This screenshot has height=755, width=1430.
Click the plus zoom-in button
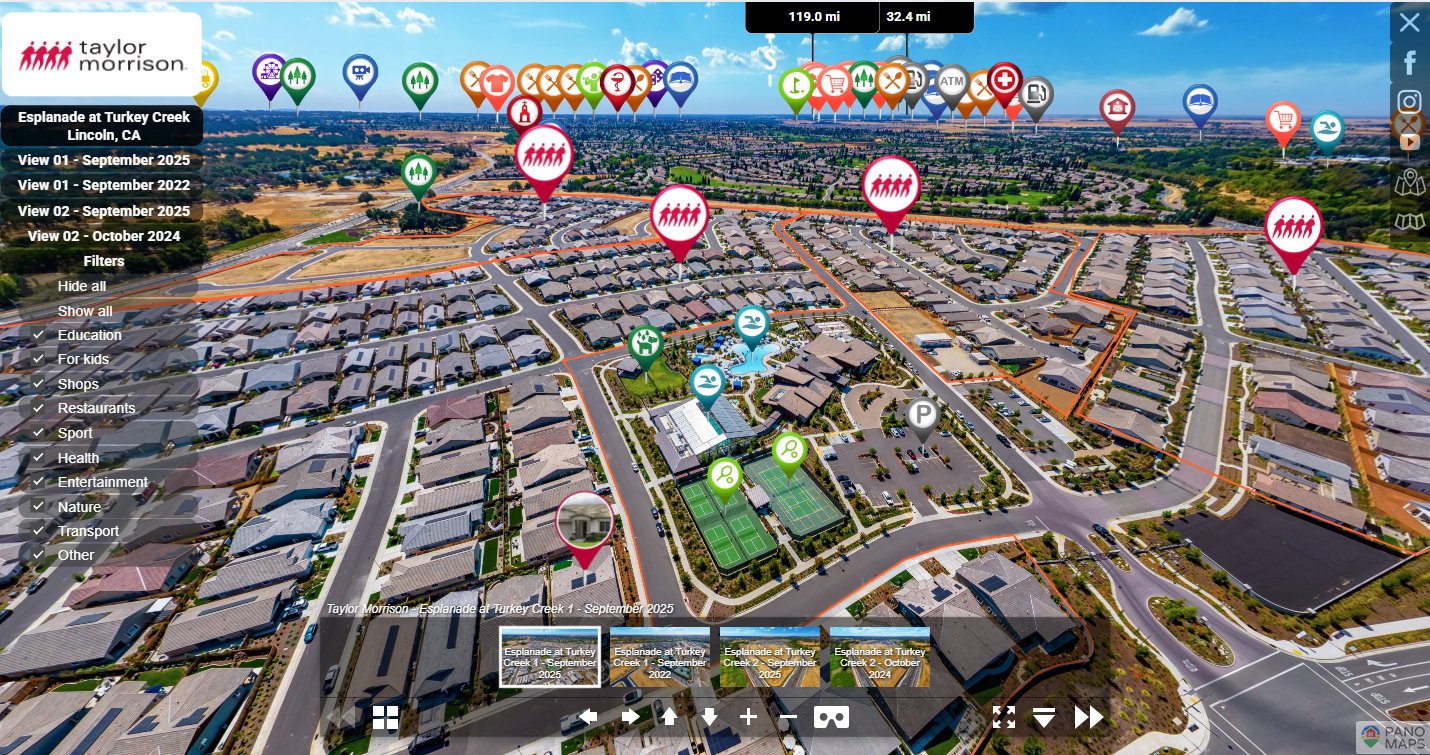748,716
